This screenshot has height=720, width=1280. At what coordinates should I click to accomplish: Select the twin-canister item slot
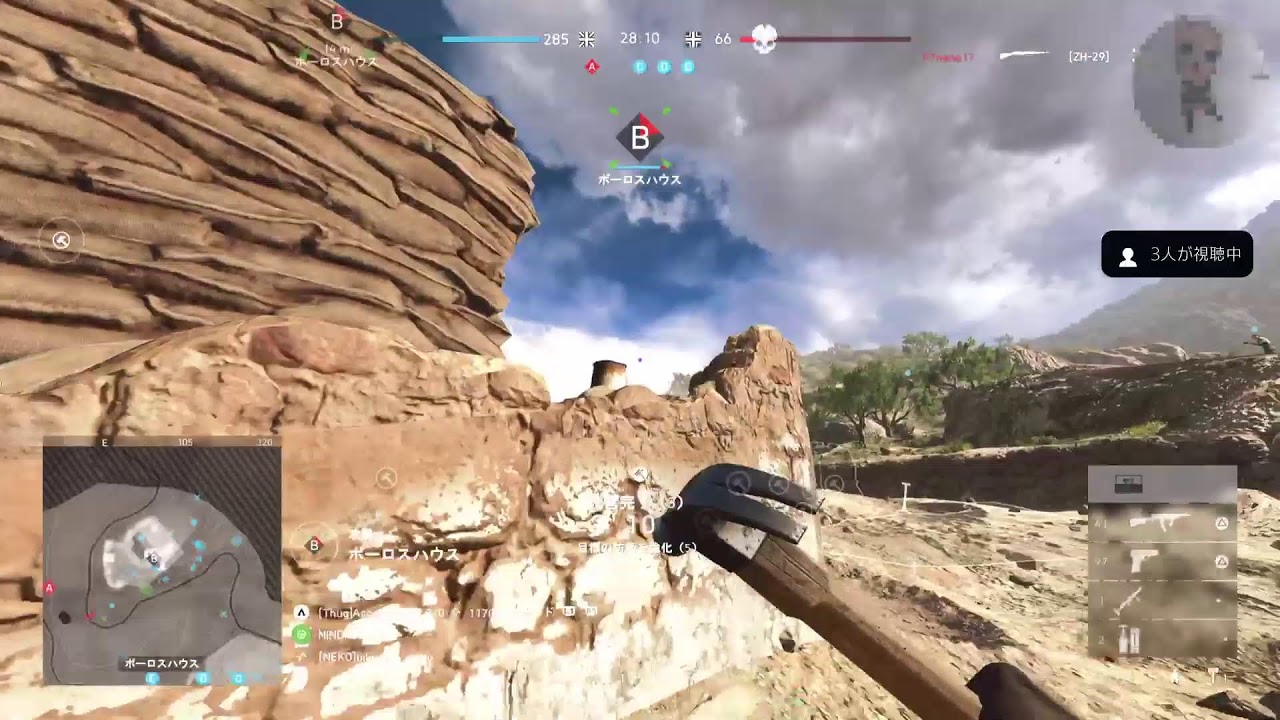click(x=1160, y=639)
